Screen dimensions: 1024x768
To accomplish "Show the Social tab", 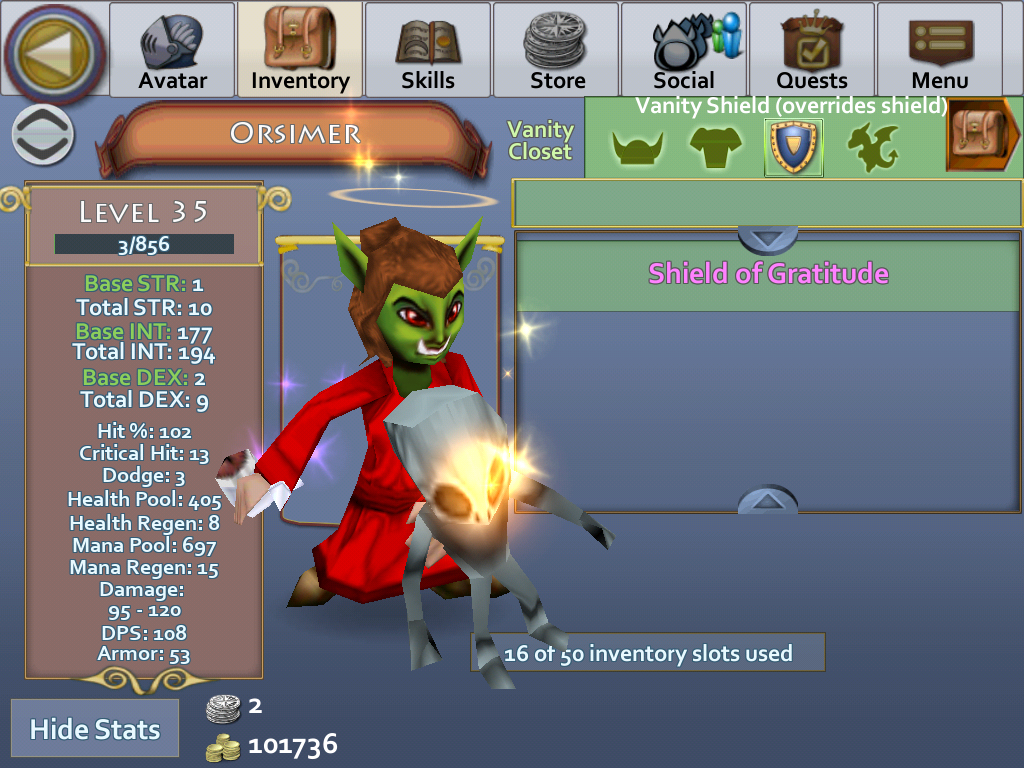I will (684, 50).
